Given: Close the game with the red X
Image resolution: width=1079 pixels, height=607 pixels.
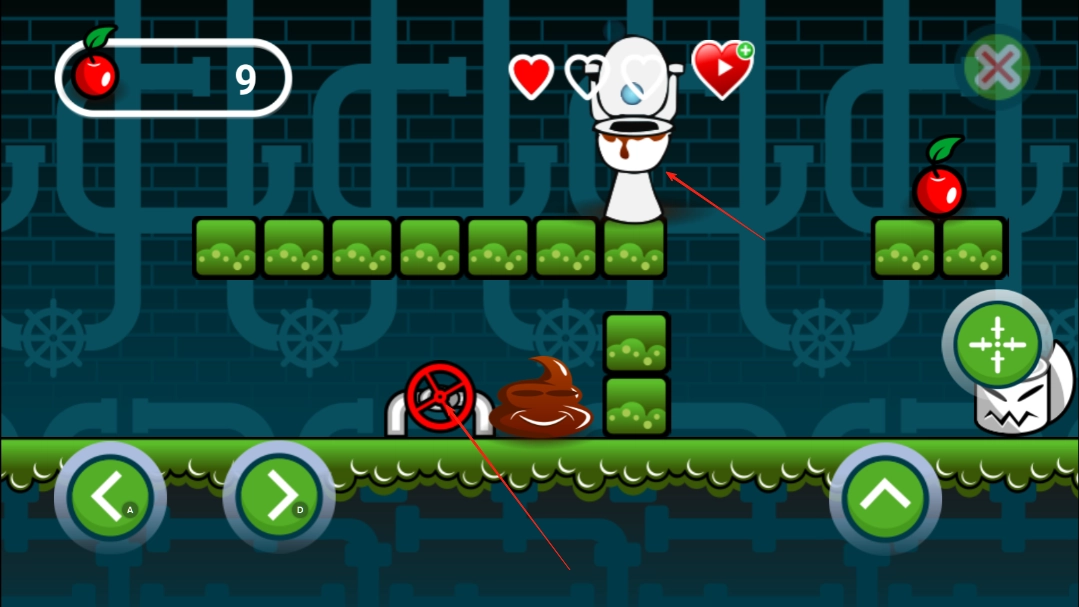Looking at the screenshot, I should [x=996, y=69].
